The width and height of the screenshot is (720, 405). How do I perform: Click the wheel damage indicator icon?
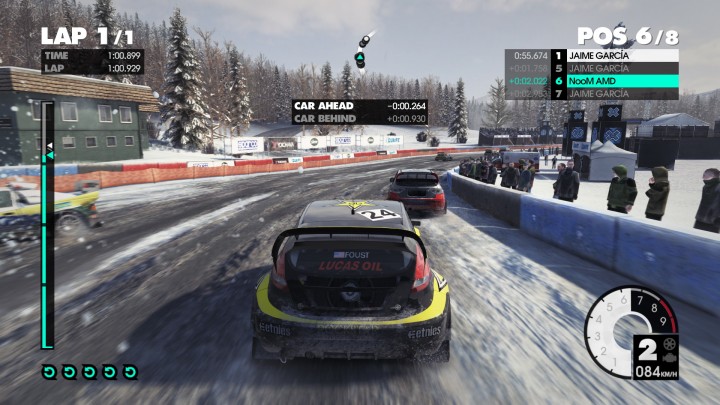point(668,342)
